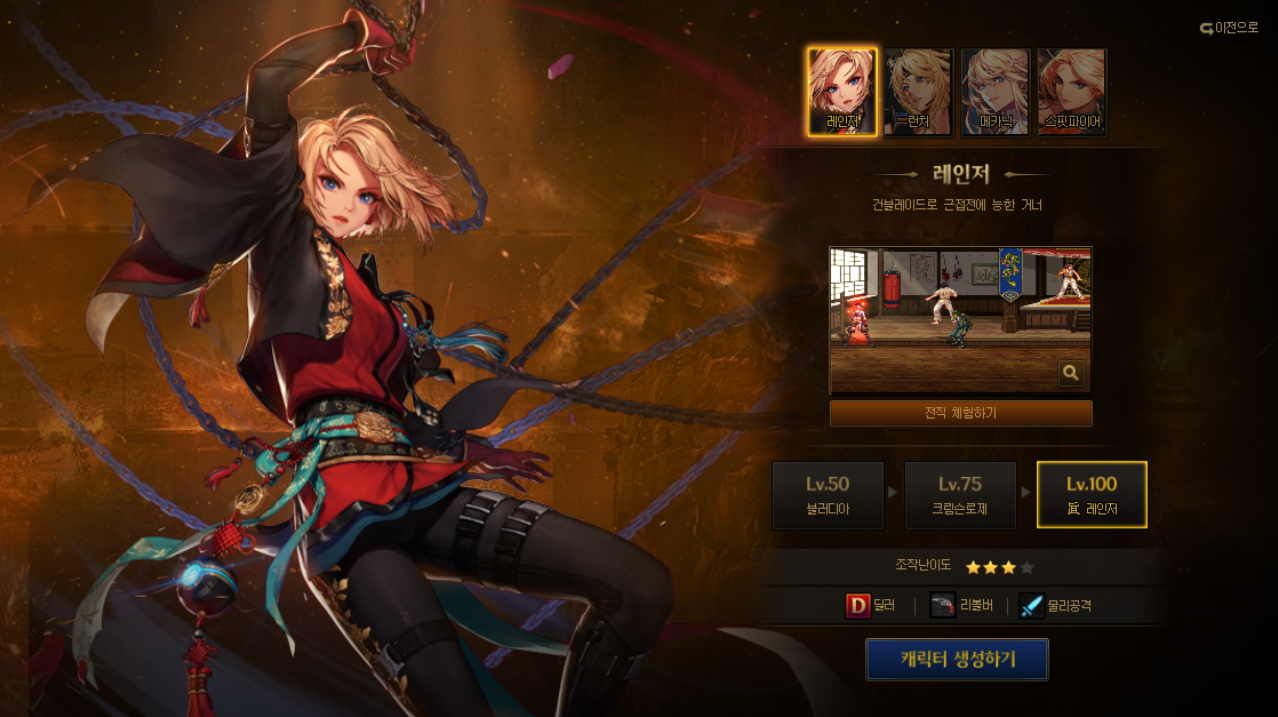Click the 리볼버 weapon icon
The width and height of the screenshot is (1278, 717).
943,605
